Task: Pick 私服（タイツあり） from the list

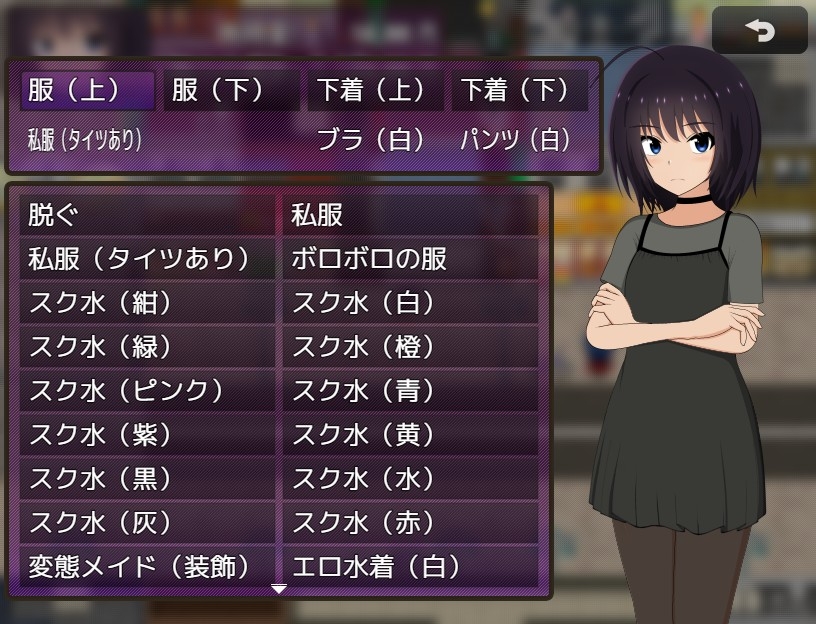Action: click(146, 259)
